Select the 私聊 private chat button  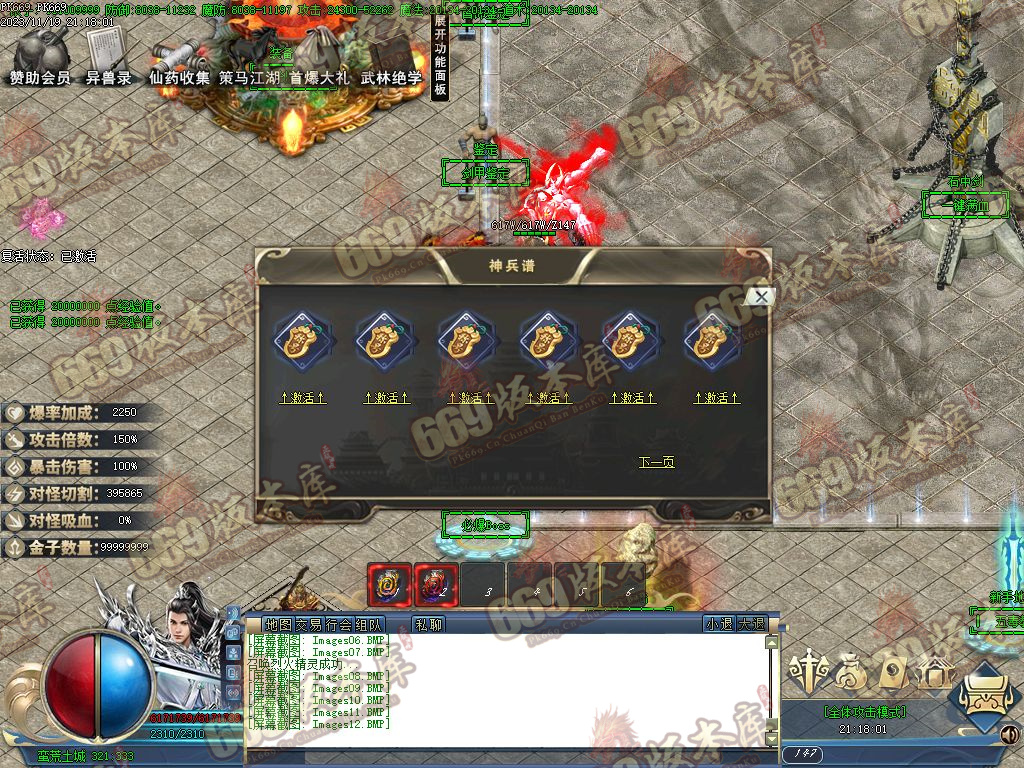[x=428, y=624]
